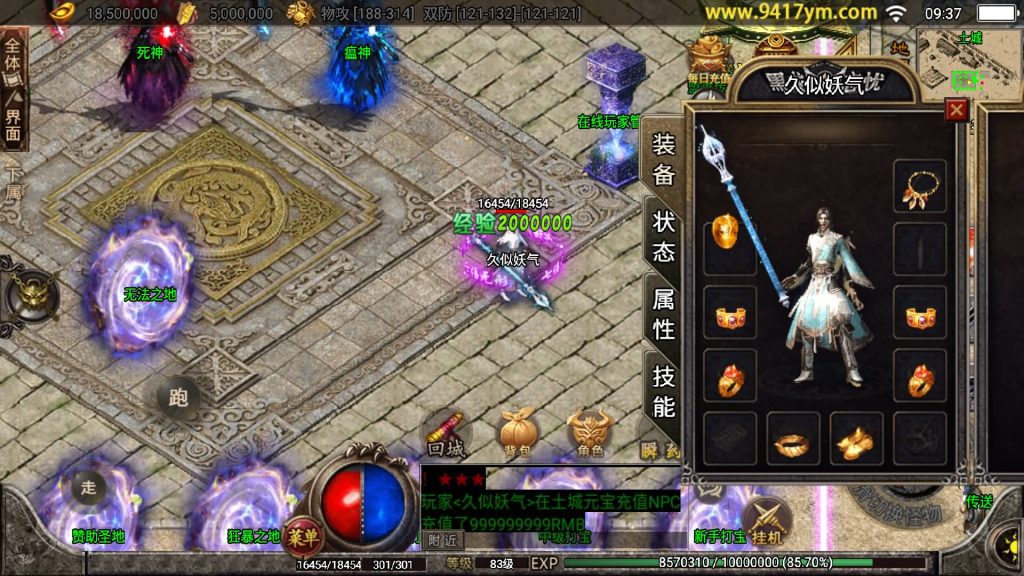1024x576 pixels.
Task: Show the 技能 skills tab
Action: pos(664,390)
